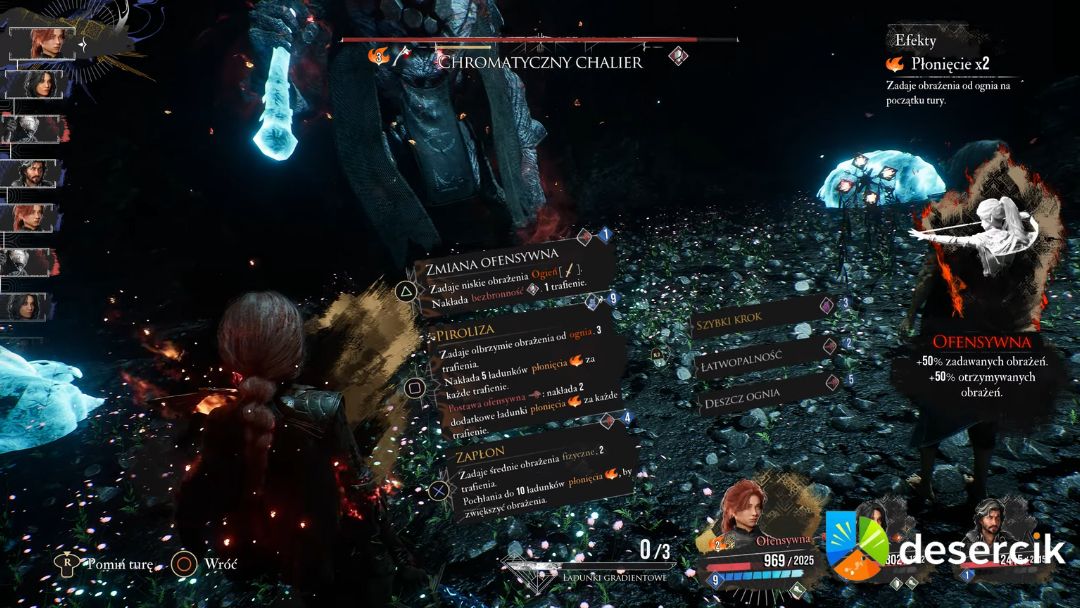This screenshot has height=608, width=1080.
Task: Click the burning status icon beside the enemy name
Action: point(378,58)
